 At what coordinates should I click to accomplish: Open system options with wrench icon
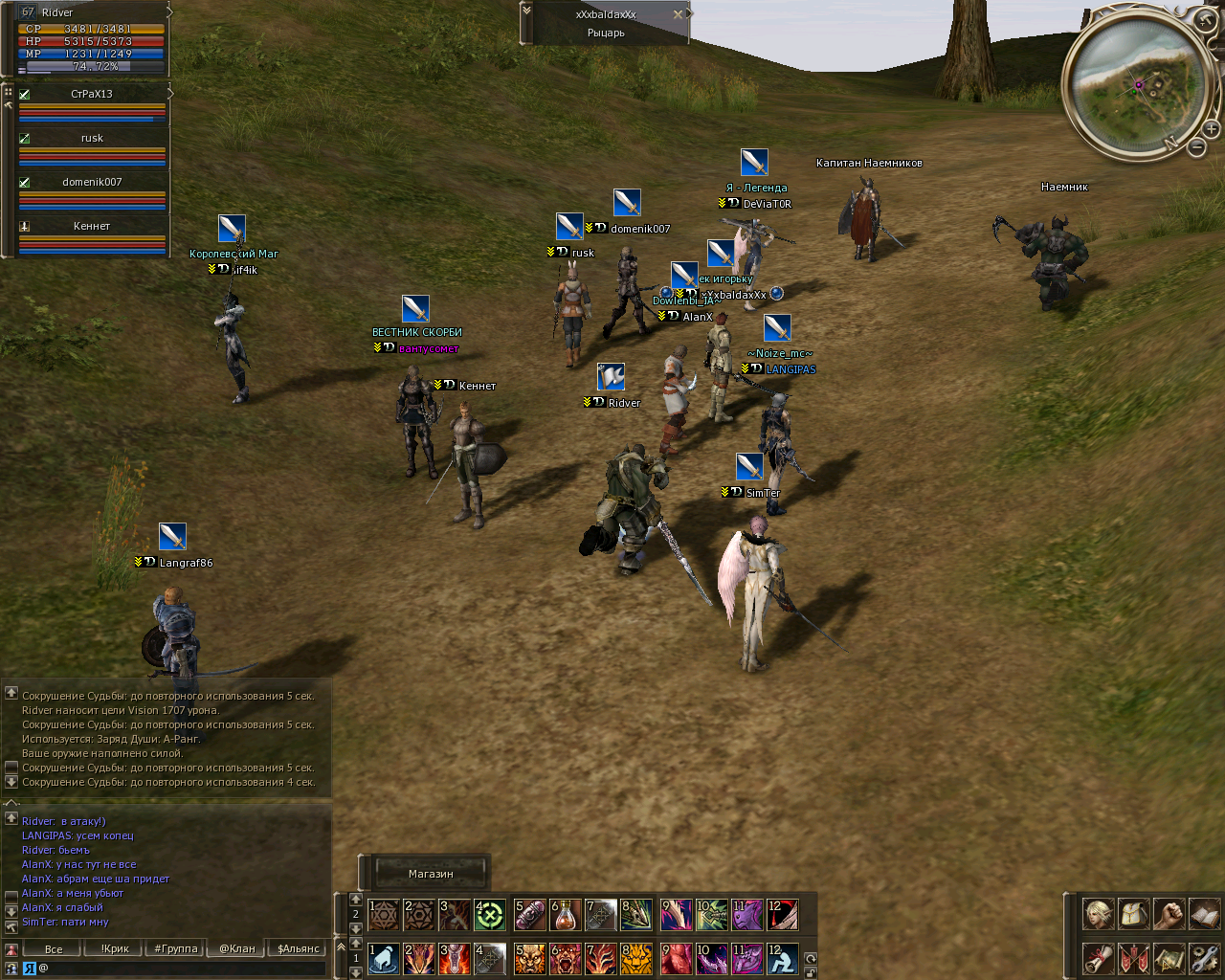[x=1204, y=957]
